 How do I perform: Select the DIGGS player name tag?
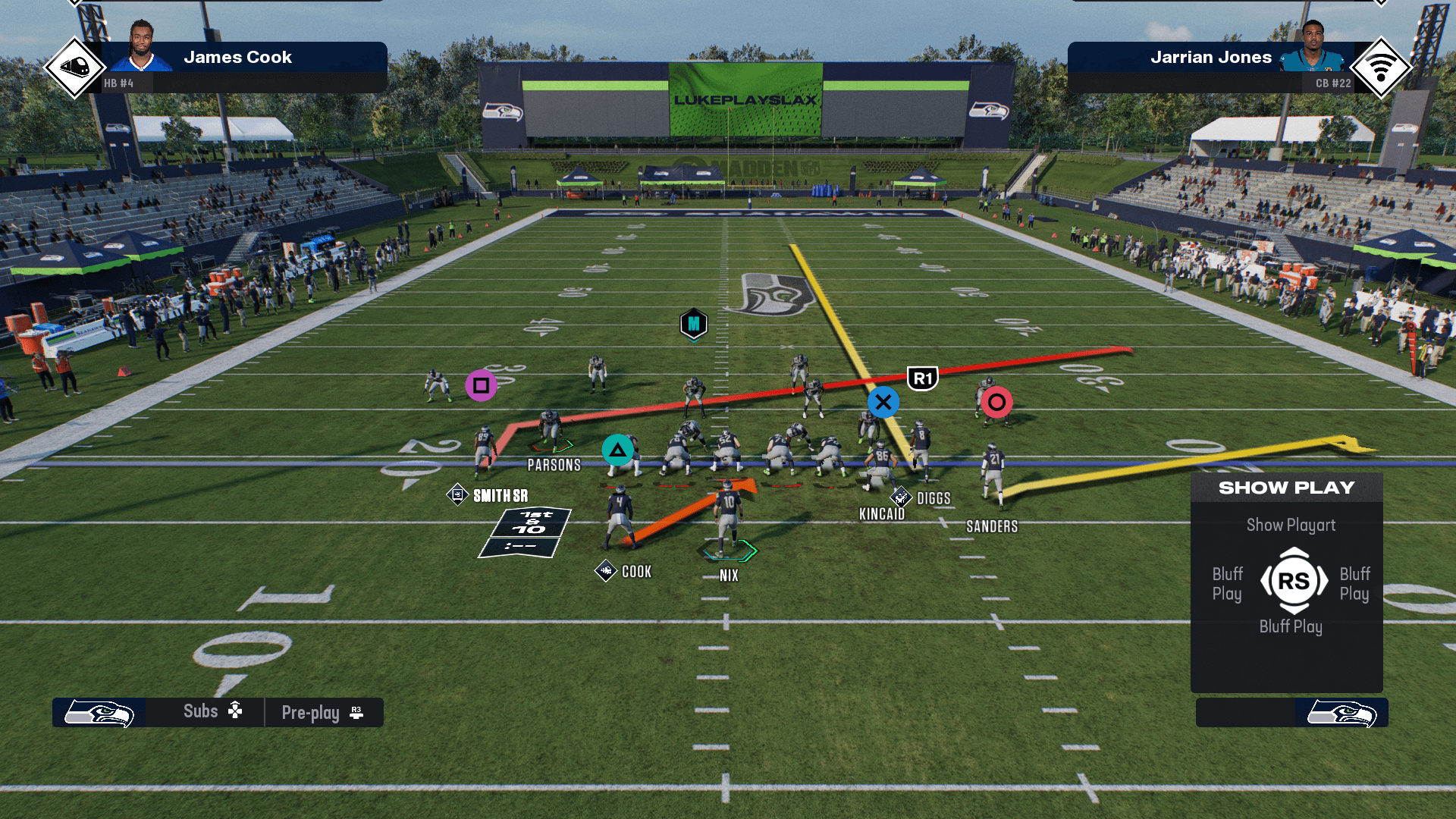click(933, 498)
